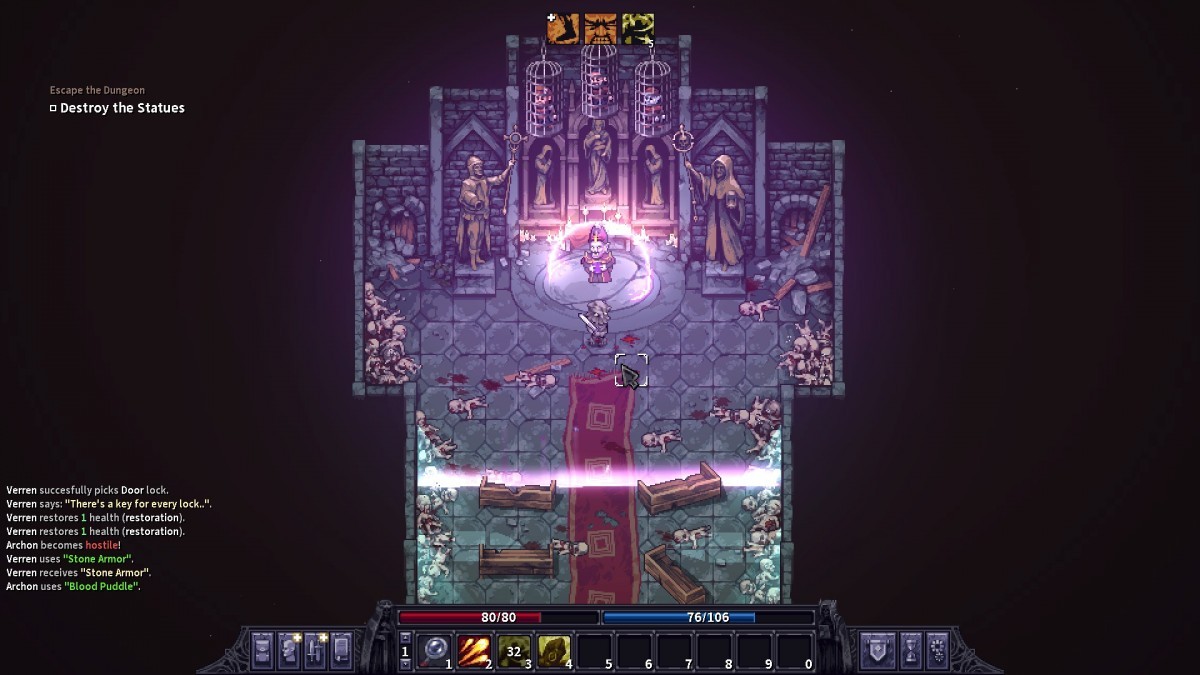Screen dimensions: 1200x675
Task: Click the hotbar skill showing cooldown 32
Action: tap(514, 651)
